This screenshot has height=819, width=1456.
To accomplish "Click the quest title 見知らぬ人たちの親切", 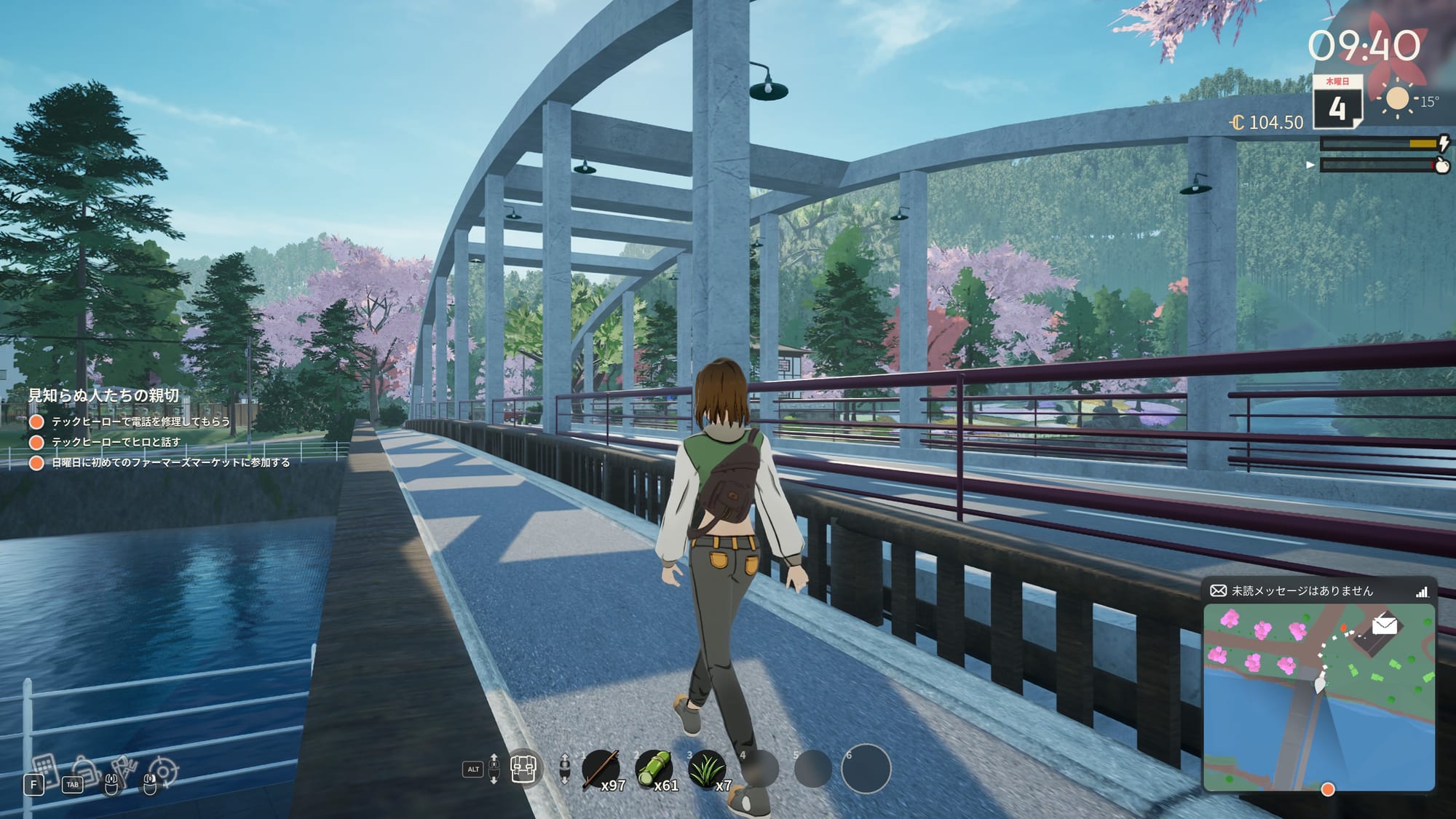I will click(x=103, y=395).
